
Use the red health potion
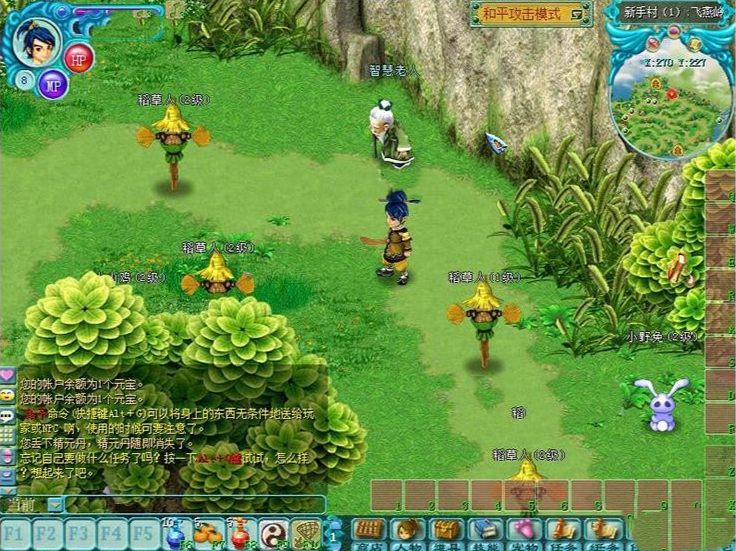(240, 534)
